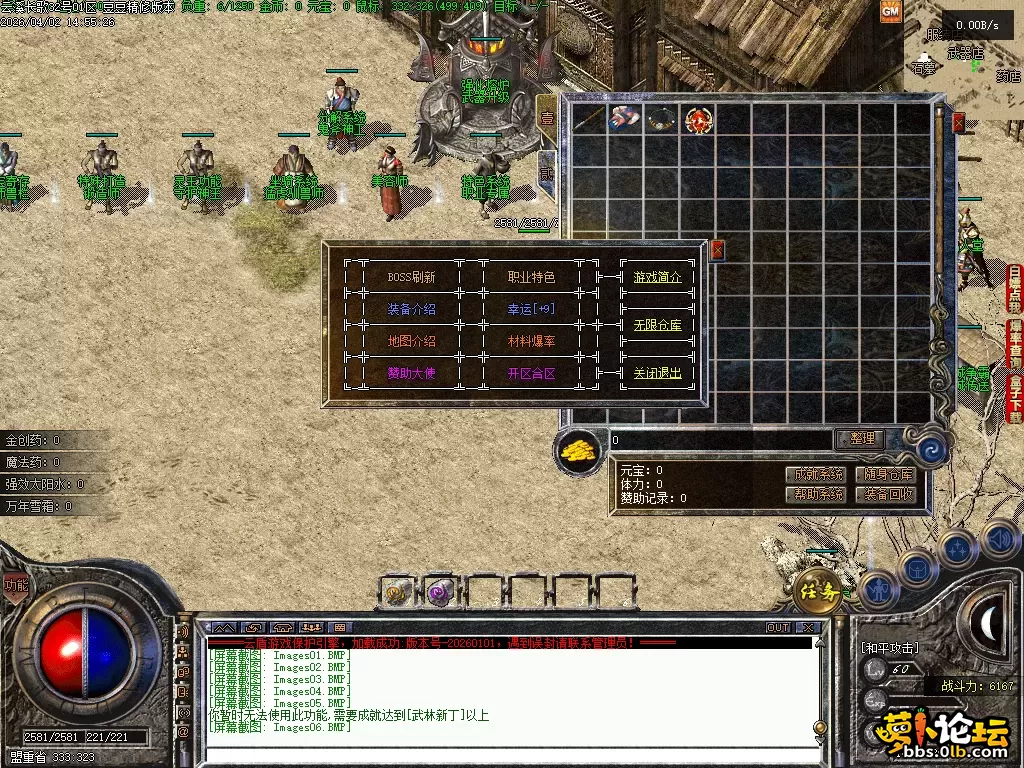Close the NPC dialog with red X
1024x768 pixels.
pos(717,250)
